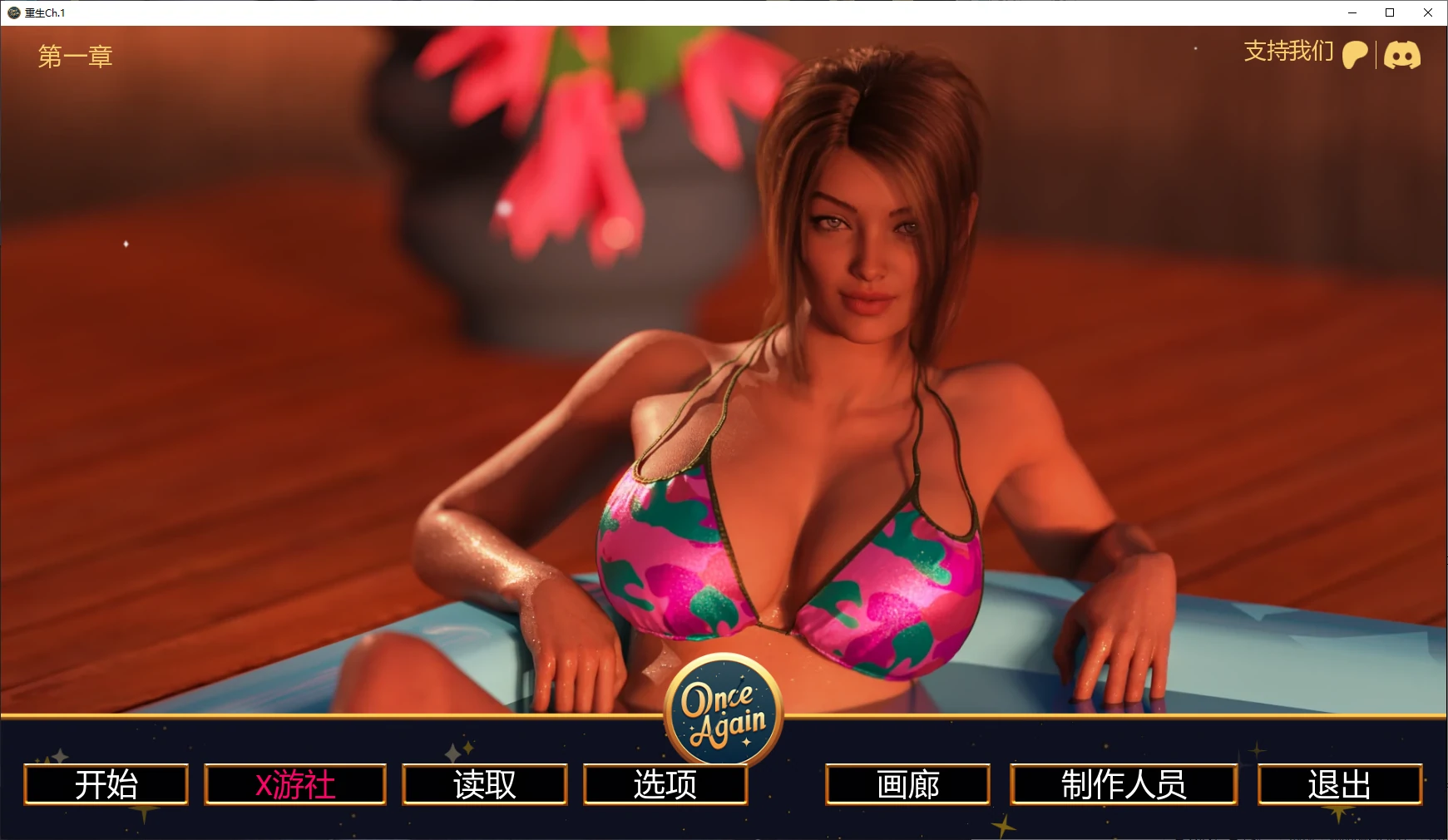Open the 选项 options menu
Screen dimensions: 1448x840
click(665, 784)
